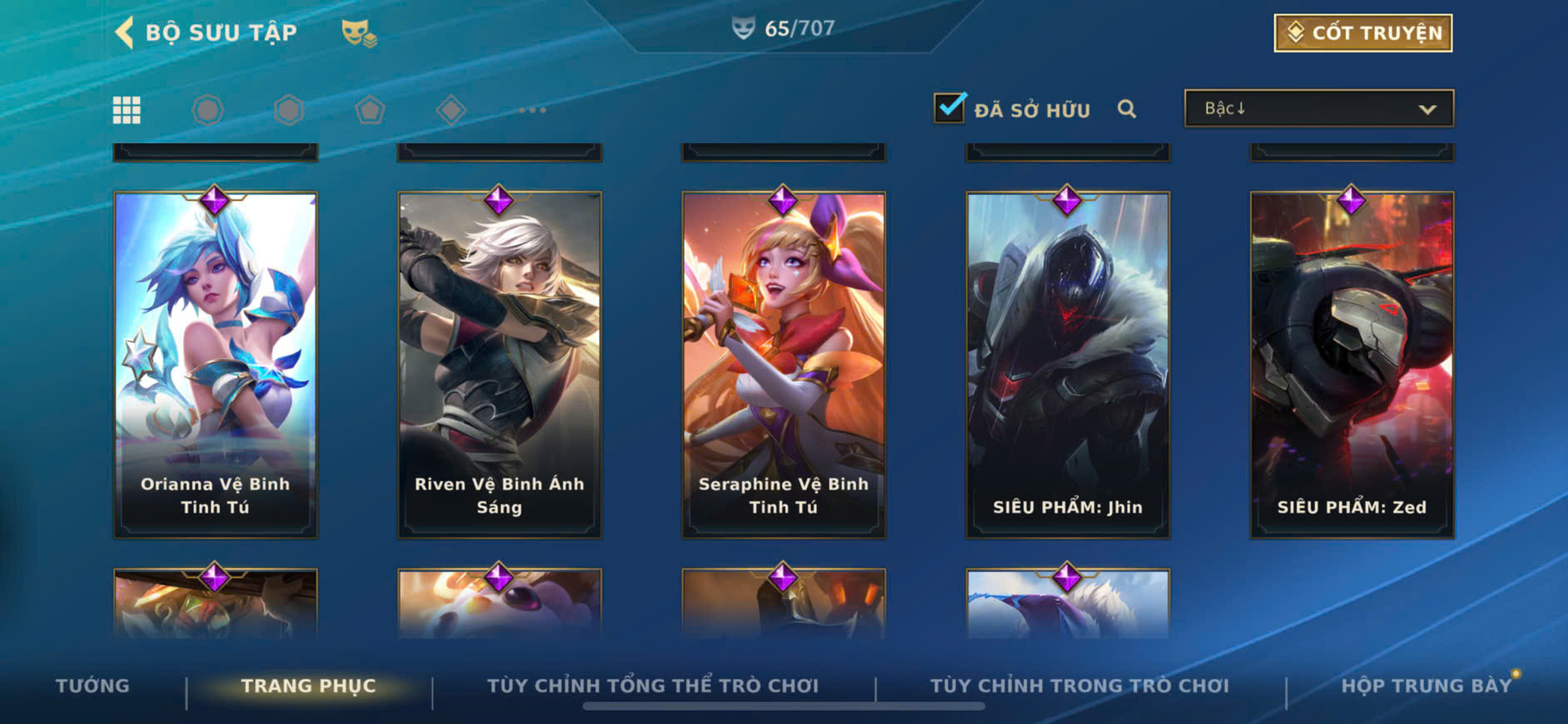1568x724 pixels.
Task: Open the skin search magnifier
Action: 1127,109
